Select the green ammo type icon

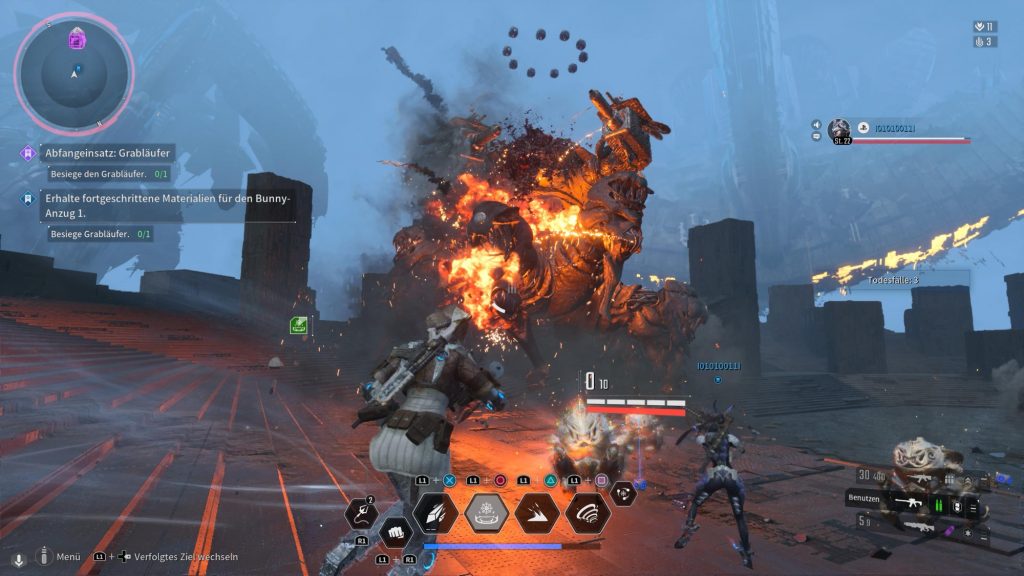939,505
